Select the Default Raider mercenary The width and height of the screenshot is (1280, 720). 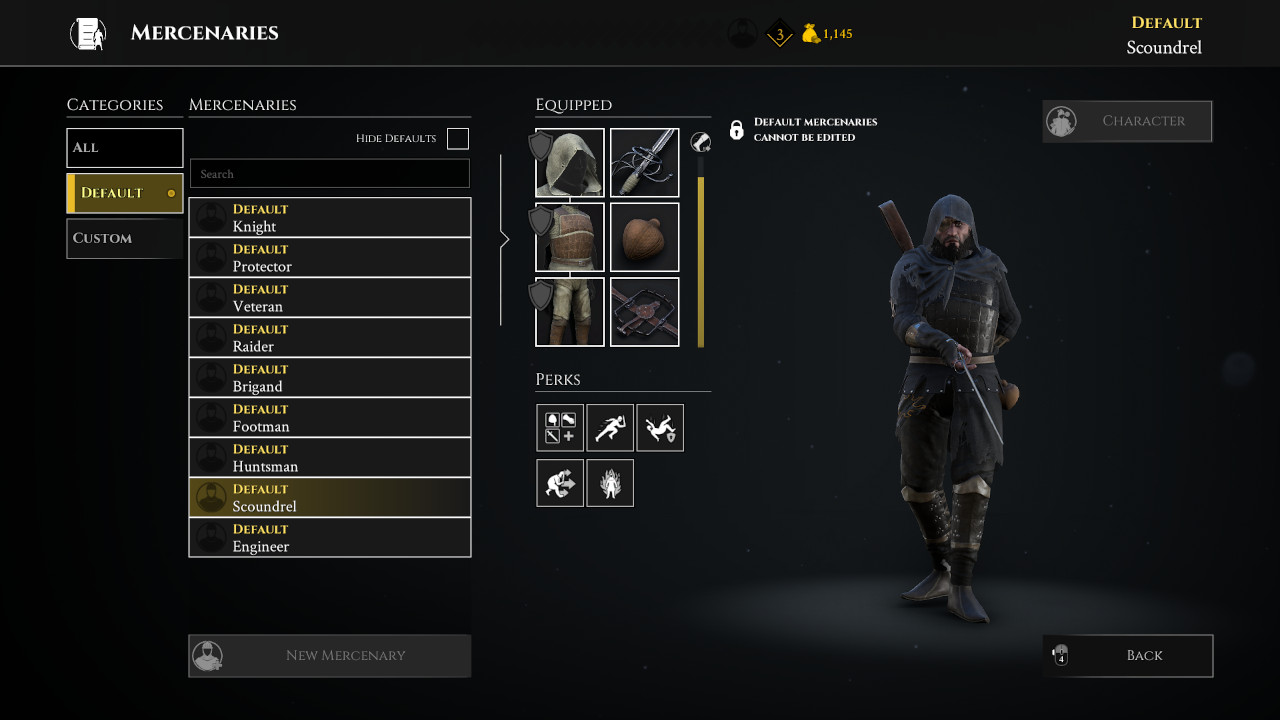click(x=330, y=338)
